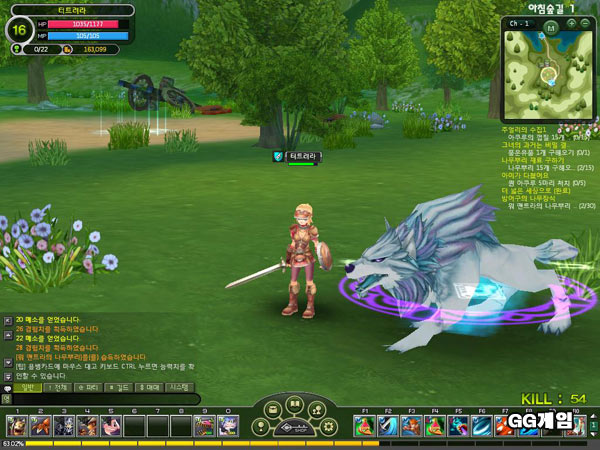Zoom out the minimap with minus button
This screenshot has height=450, width=600.
tap(586, 23)
